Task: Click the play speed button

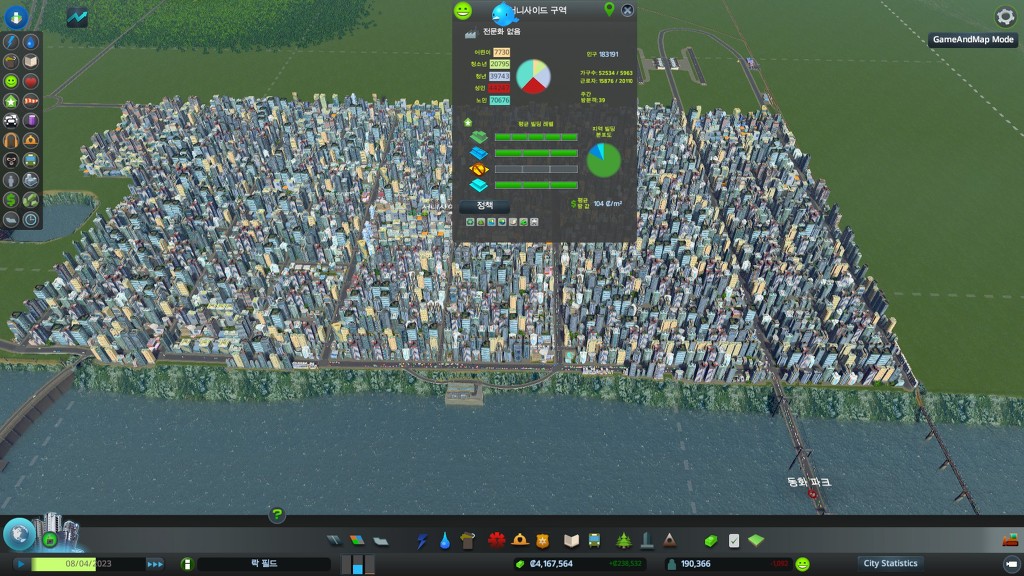Action: [19, 564]
